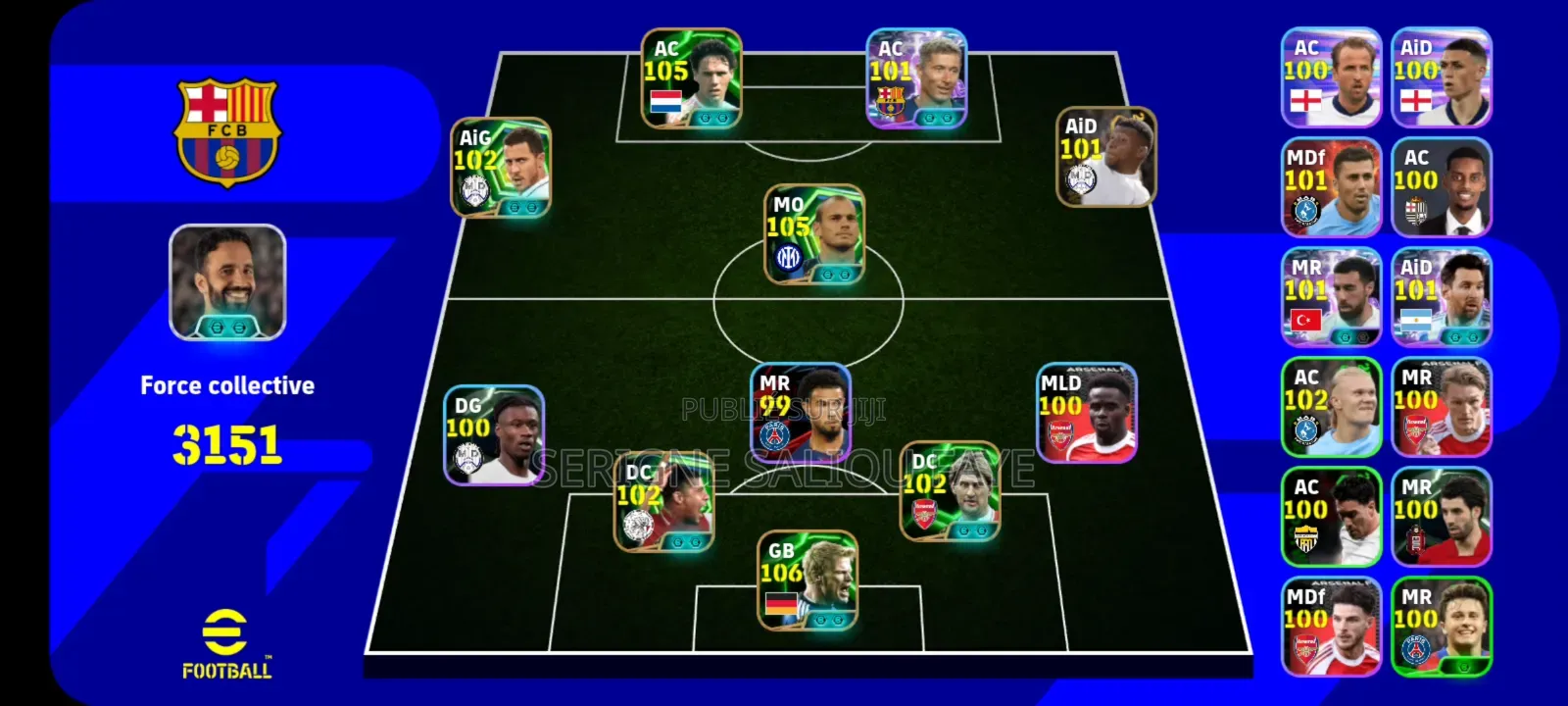
Task: Pick the substitute MR 101 with Turkey flag
Action: (x=1332, y=297)
